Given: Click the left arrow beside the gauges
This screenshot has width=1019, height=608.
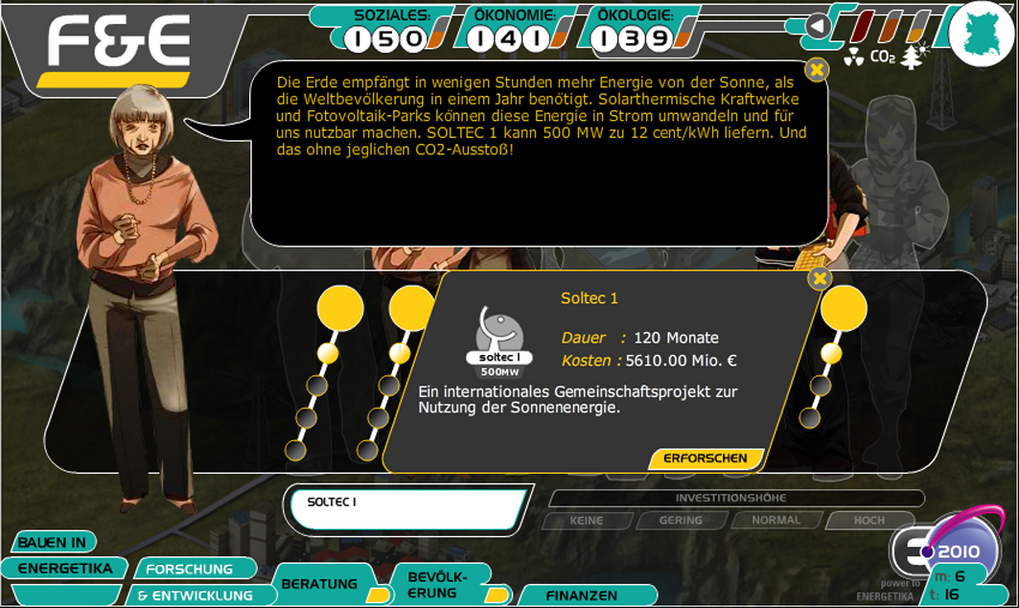Looking at the screenshot, I should pyautogui.click(x=818, y=26).
